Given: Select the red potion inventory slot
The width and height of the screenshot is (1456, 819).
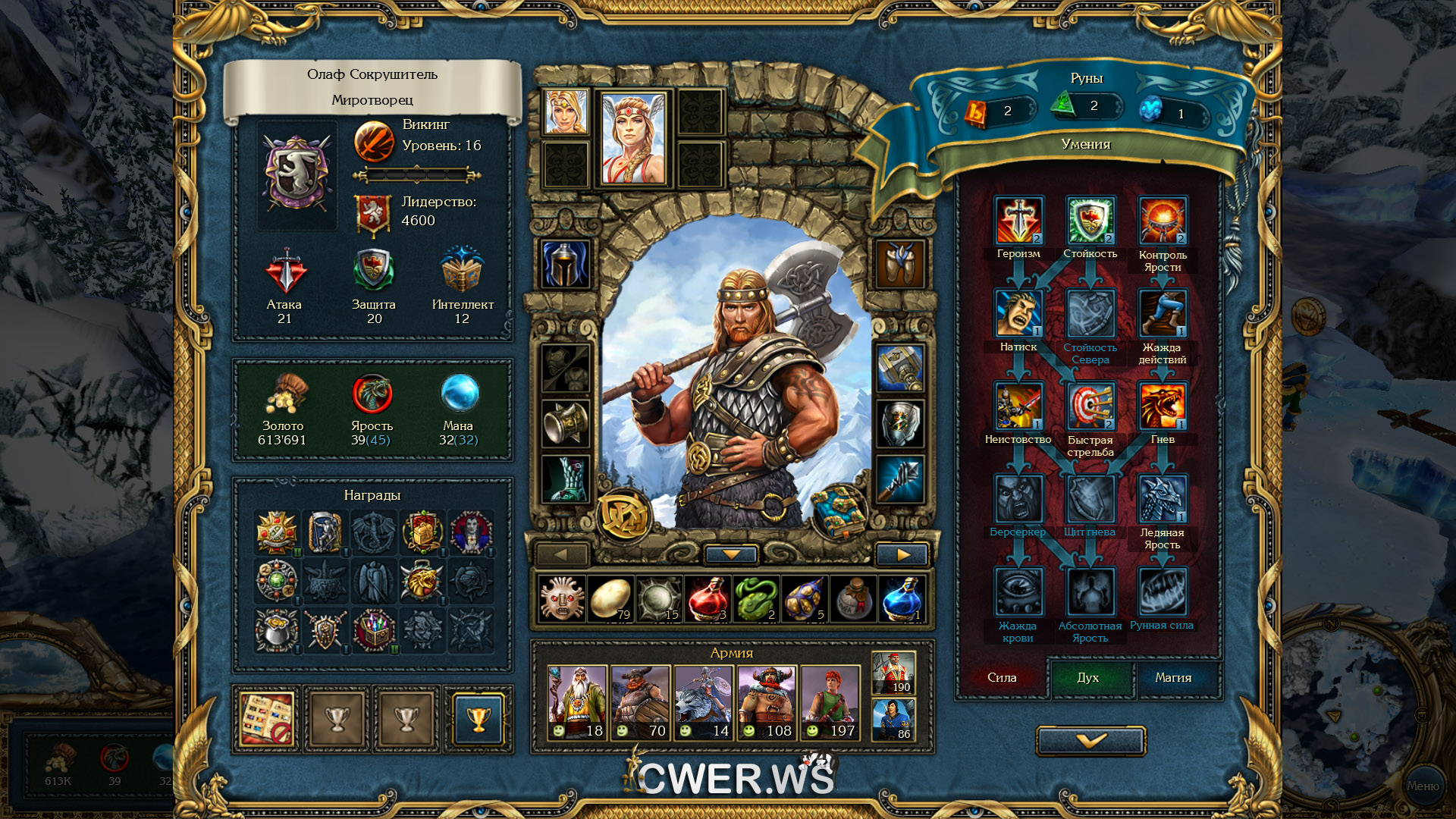Looking at the screenshot, I should pyautogui.click(x=708, y=598).
